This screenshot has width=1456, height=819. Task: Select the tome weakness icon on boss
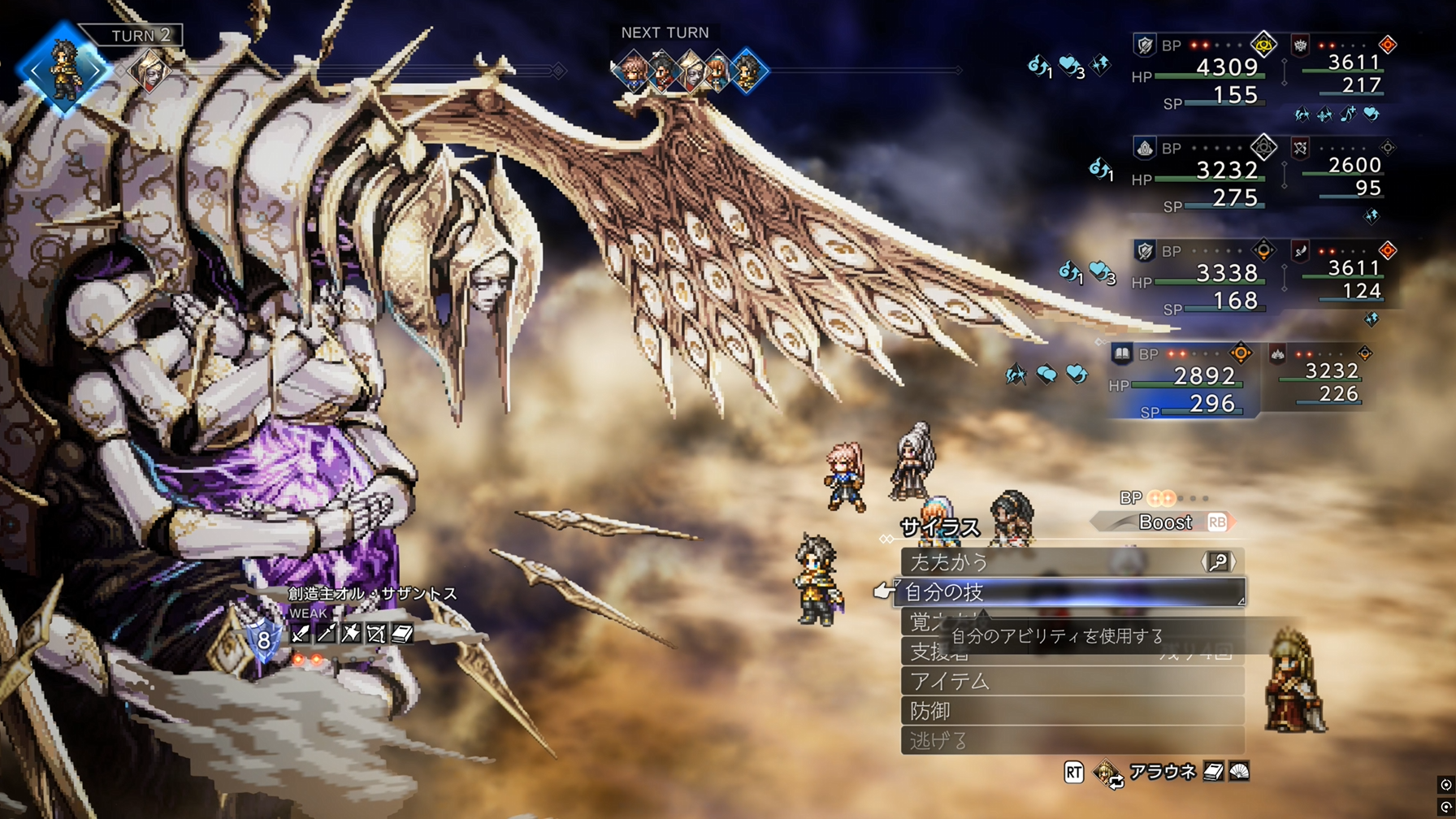click(402, 634)
